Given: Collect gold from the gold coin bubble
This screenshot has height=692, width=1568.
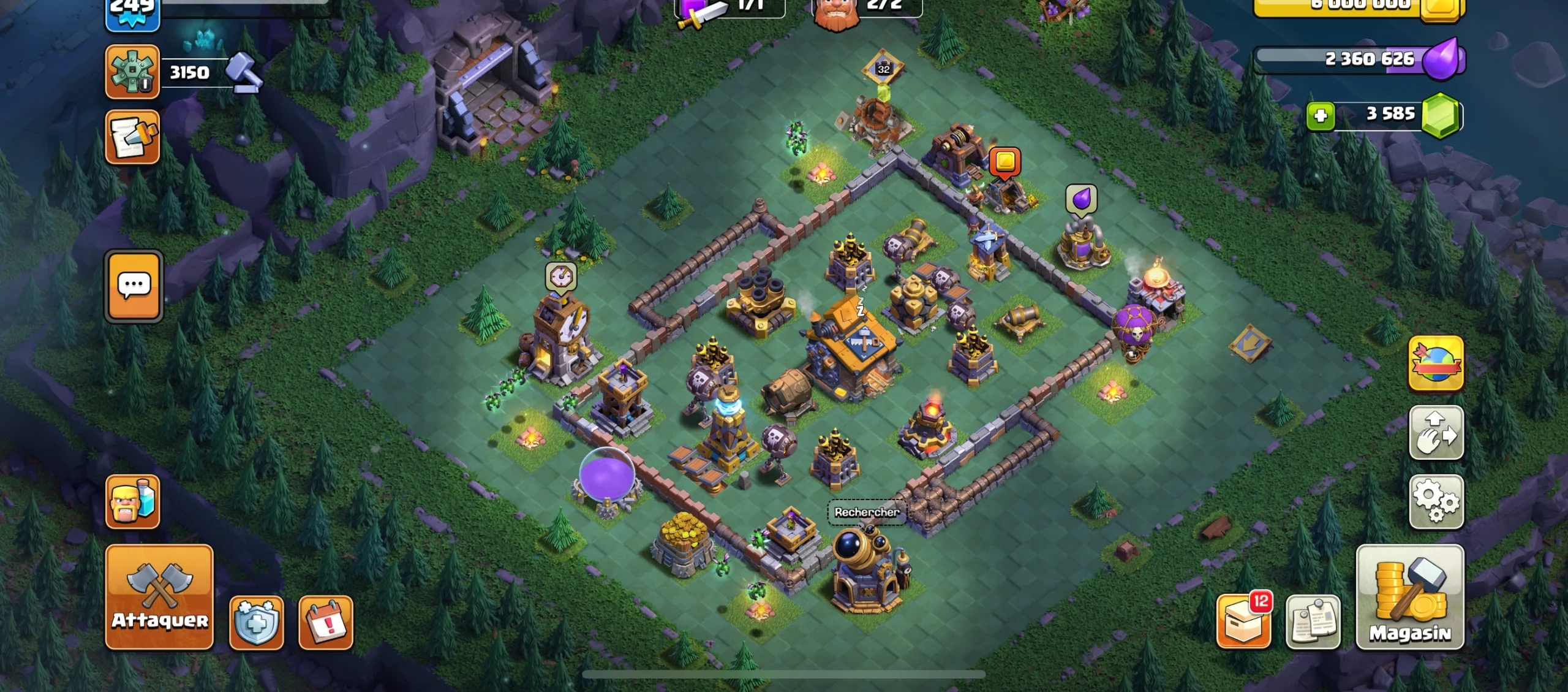Looking at the screenshot, I should pos(1004,162).
